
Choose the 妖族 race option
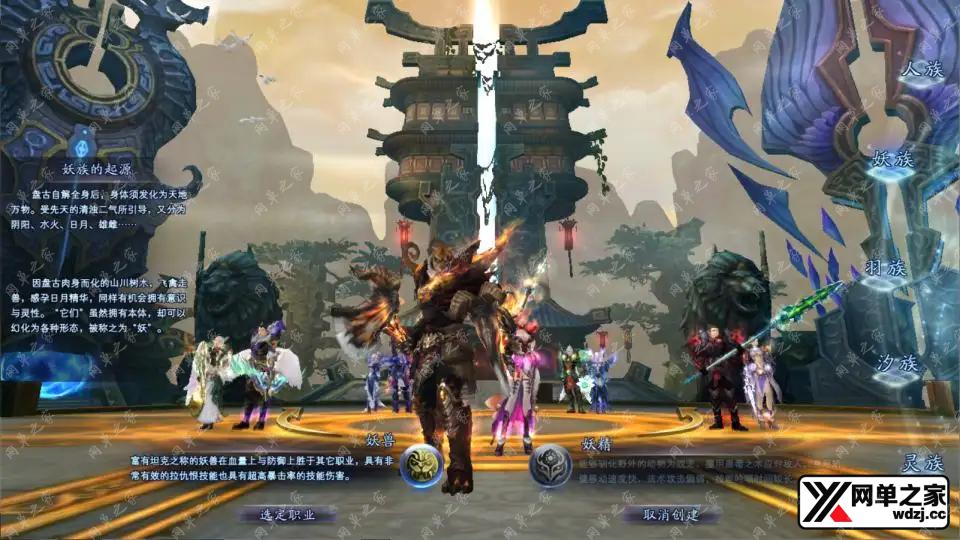pyautogui.click(x=894, y=160)
